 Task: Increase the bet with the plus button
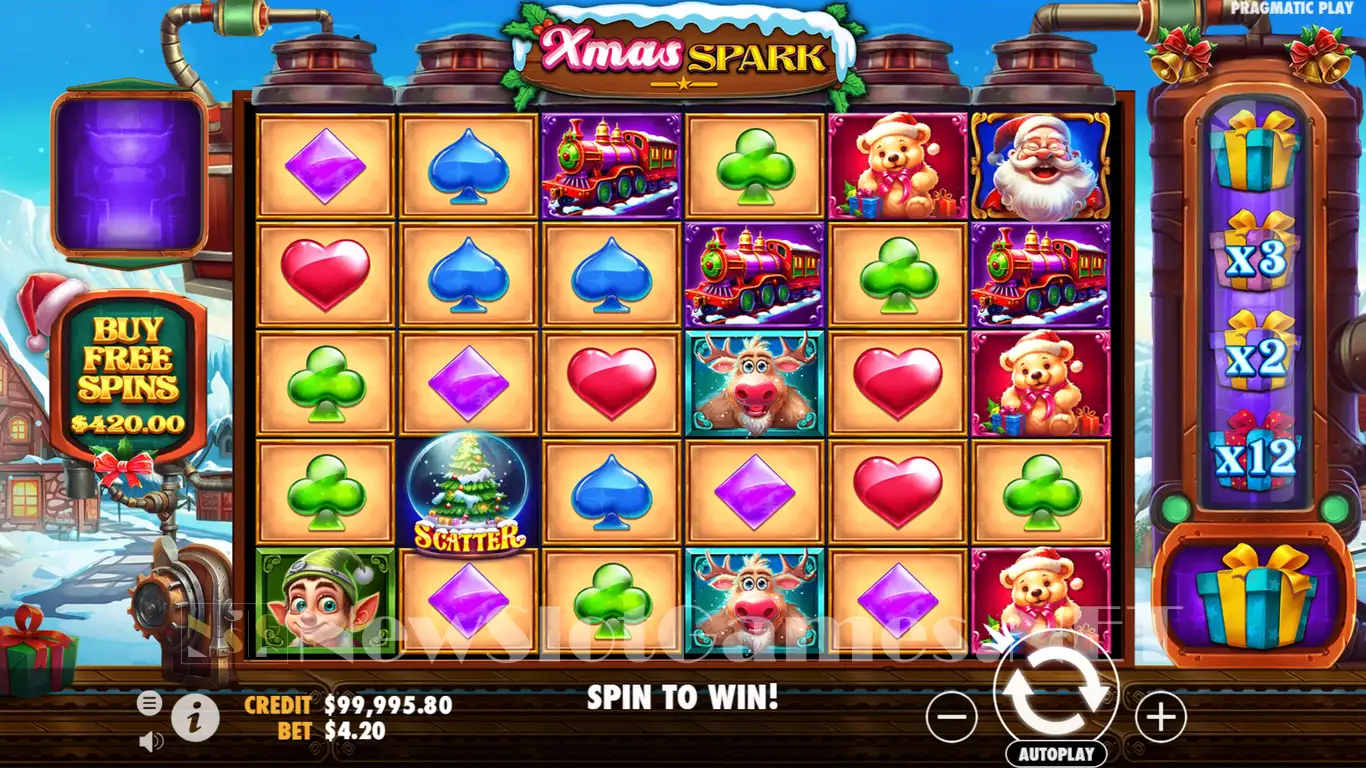tap(1160, 716)
